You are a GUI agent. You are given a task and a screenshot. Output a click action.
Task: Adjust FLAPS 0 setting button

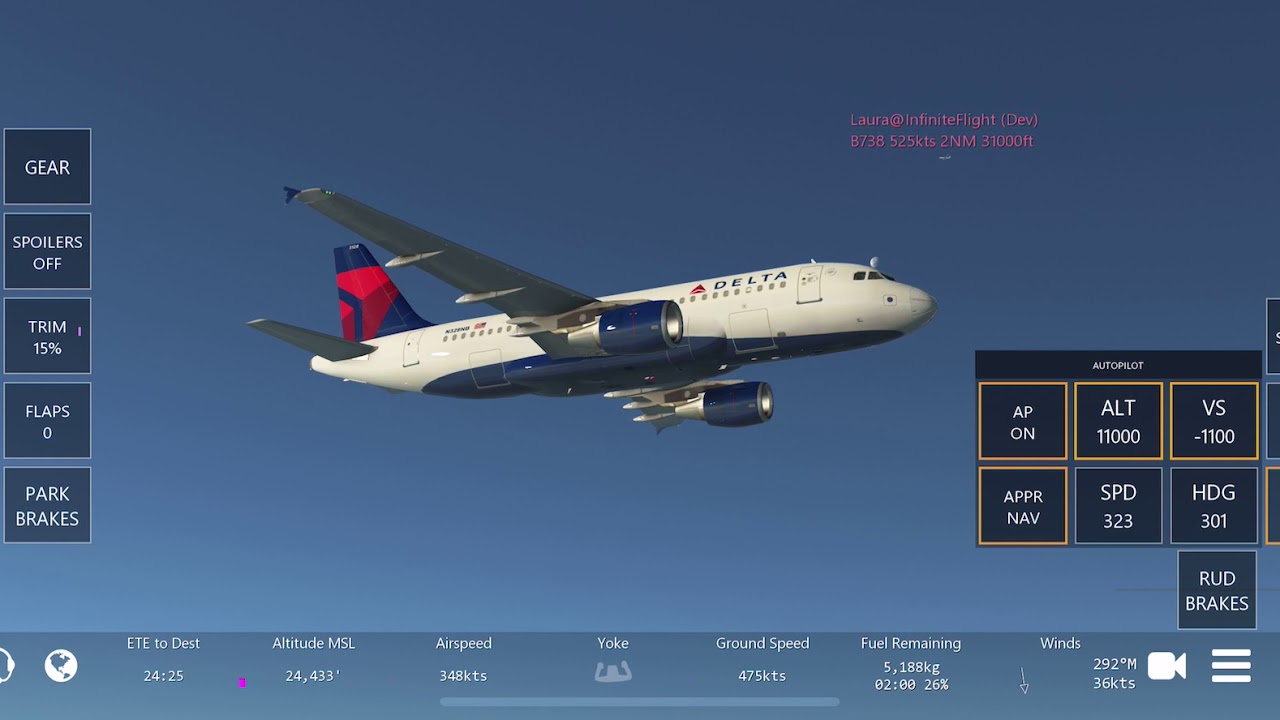[x=47, y=421]
